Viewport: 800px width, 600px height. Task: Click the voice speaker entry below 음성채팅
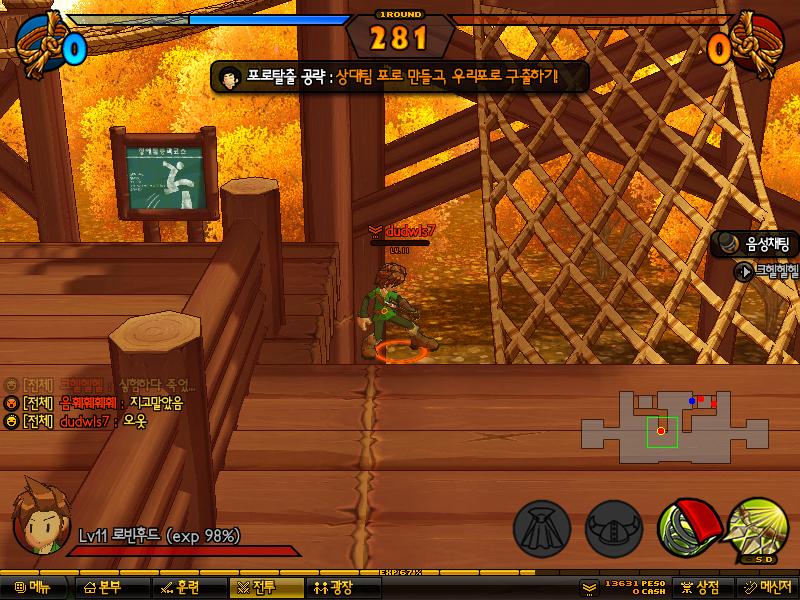(767, 271)
